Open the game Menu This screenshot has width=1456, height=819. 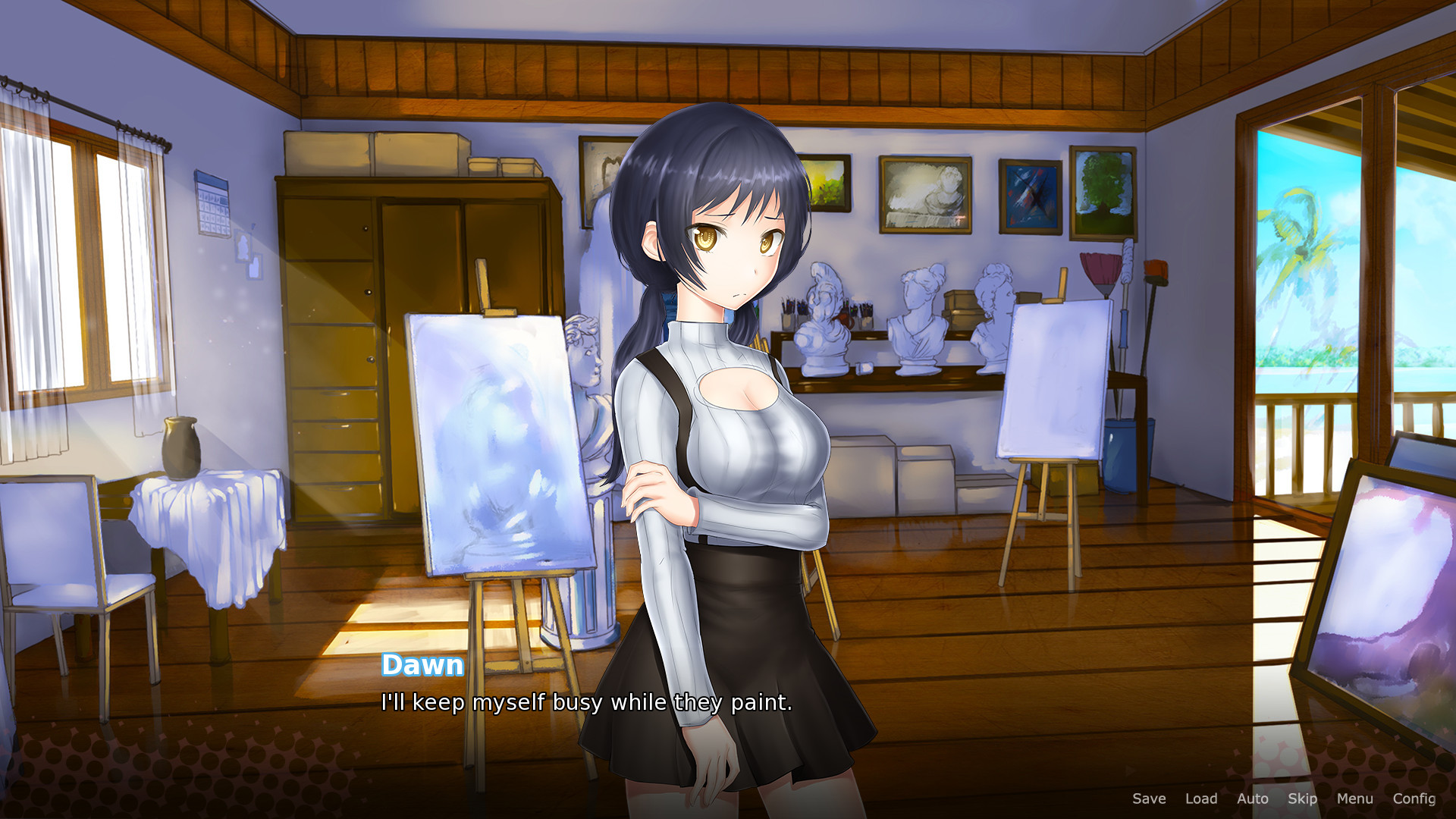(x=1354, y=799)
